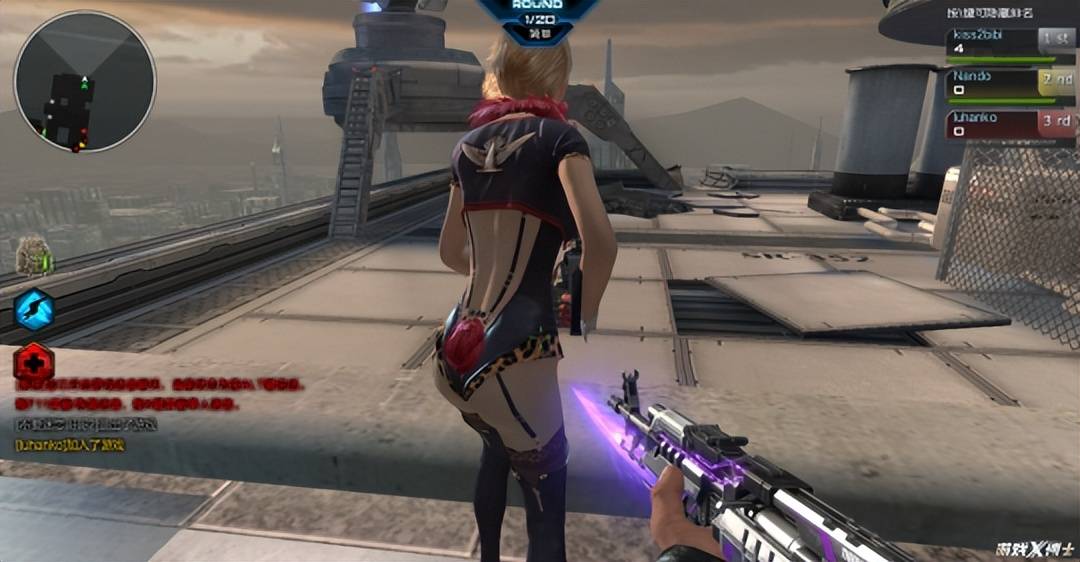
Task: Click the circular minimap radar
Action: coord(85,82)
